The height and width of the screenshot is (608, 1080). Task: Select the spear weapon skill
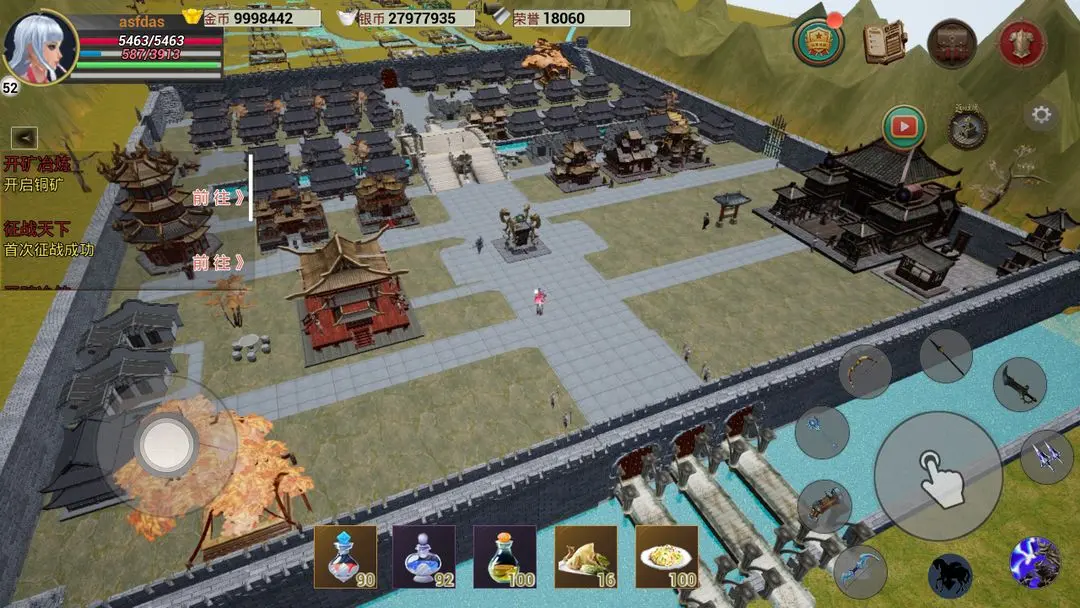[945, 356]
